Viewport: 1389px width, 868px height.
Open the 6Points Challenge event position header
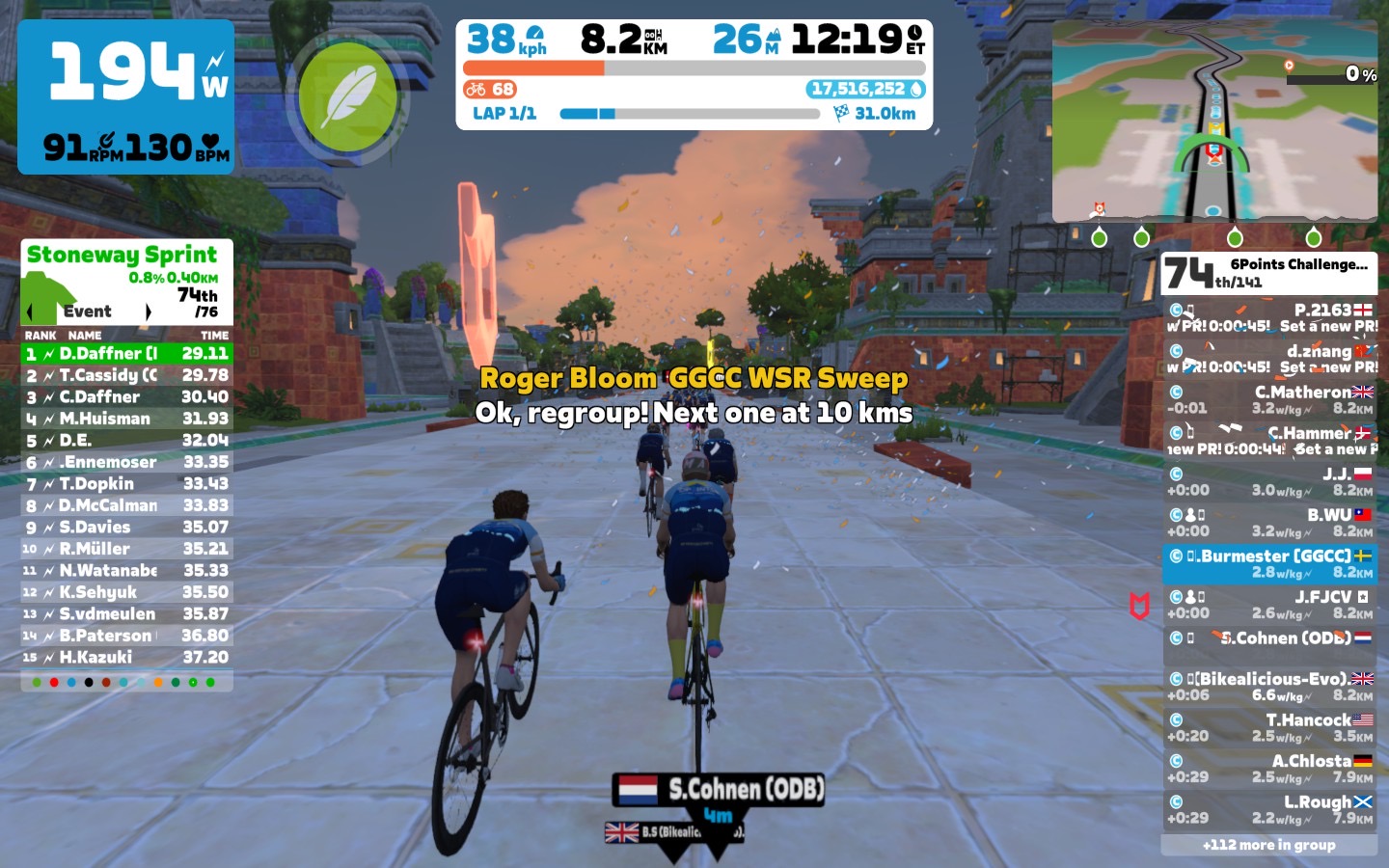tap(1268, 273)
